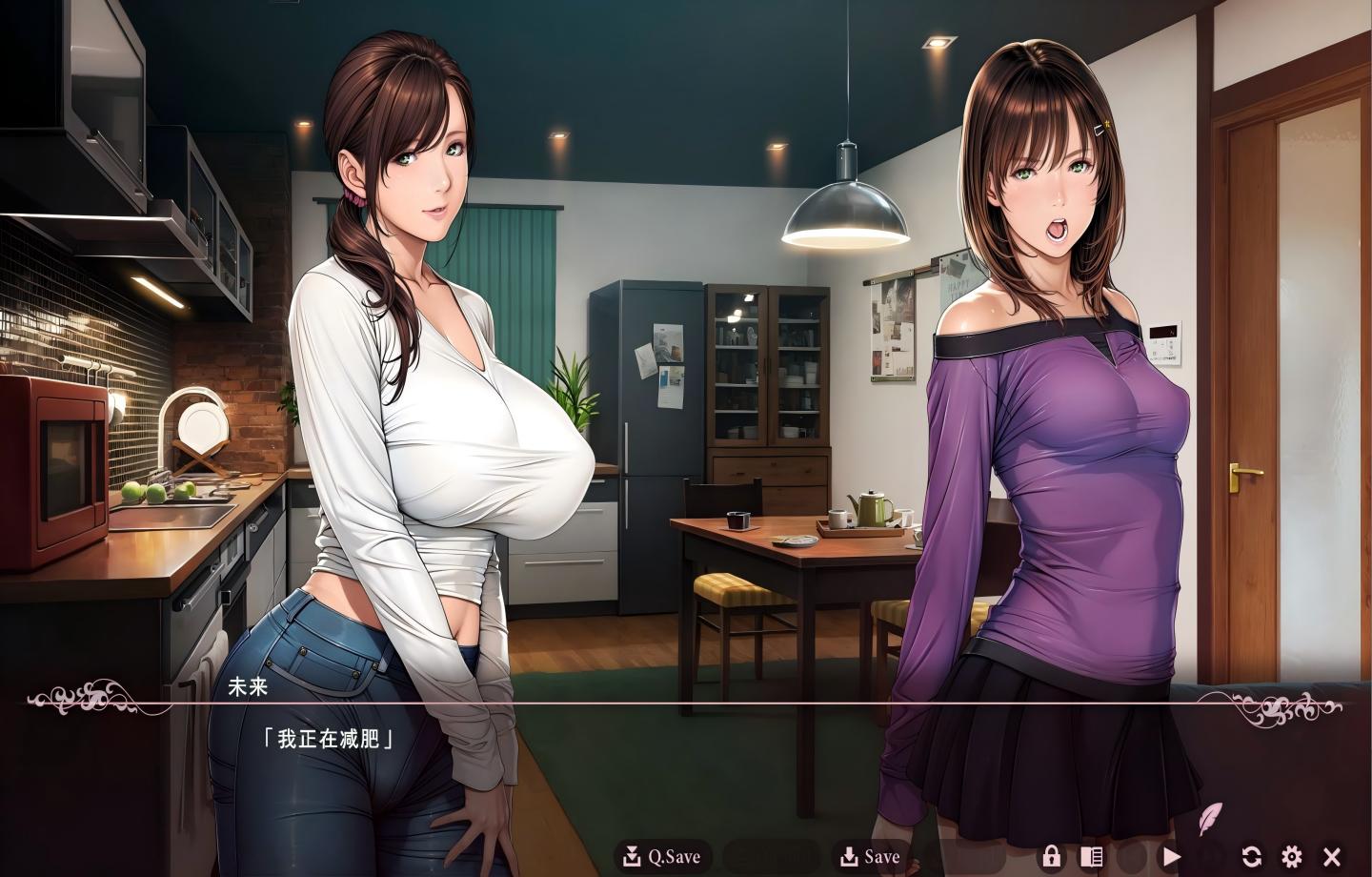Open the backlog with the book icon
This screenshot has width=1372, height=877.
point(1094,856)
